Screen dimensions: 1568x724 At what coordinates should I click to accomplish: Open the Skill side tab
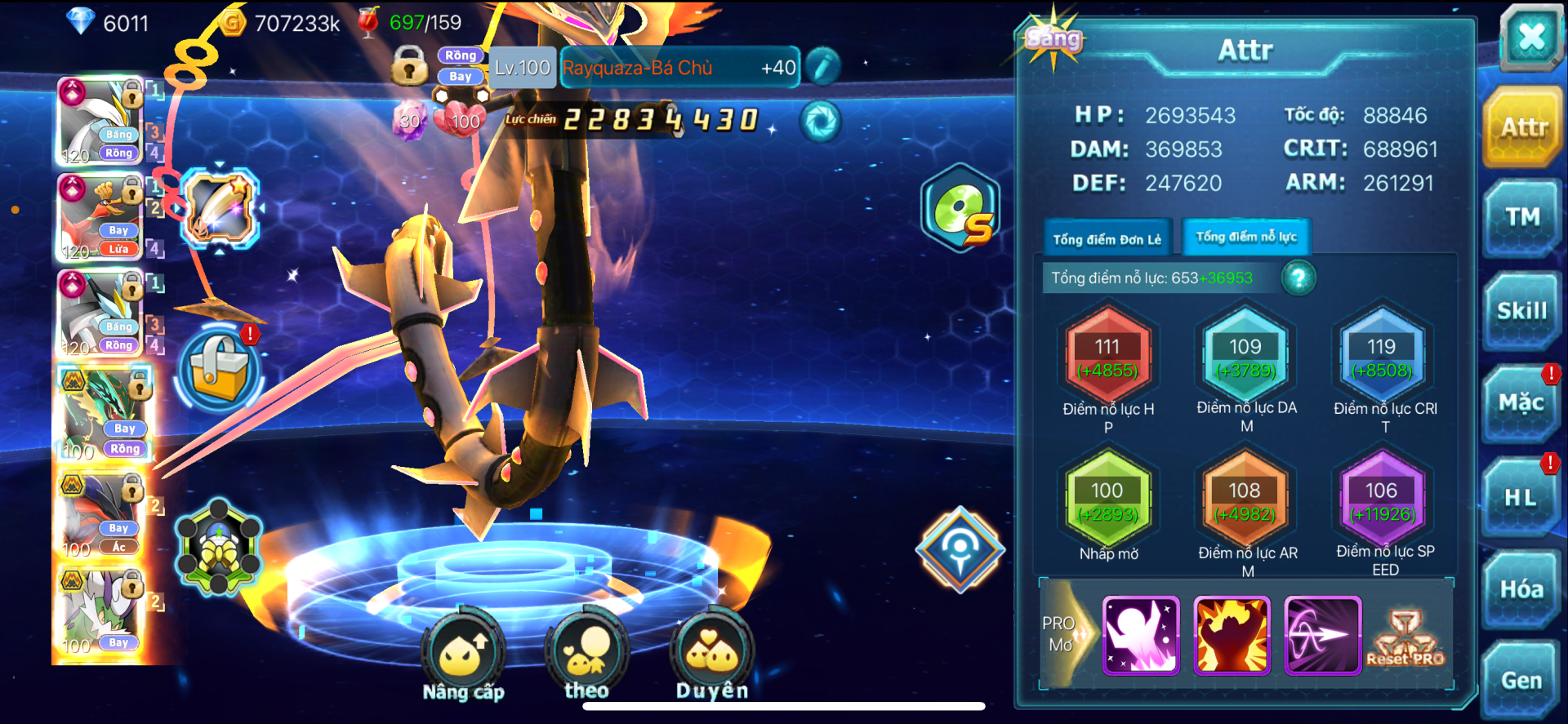point(1522,311)
